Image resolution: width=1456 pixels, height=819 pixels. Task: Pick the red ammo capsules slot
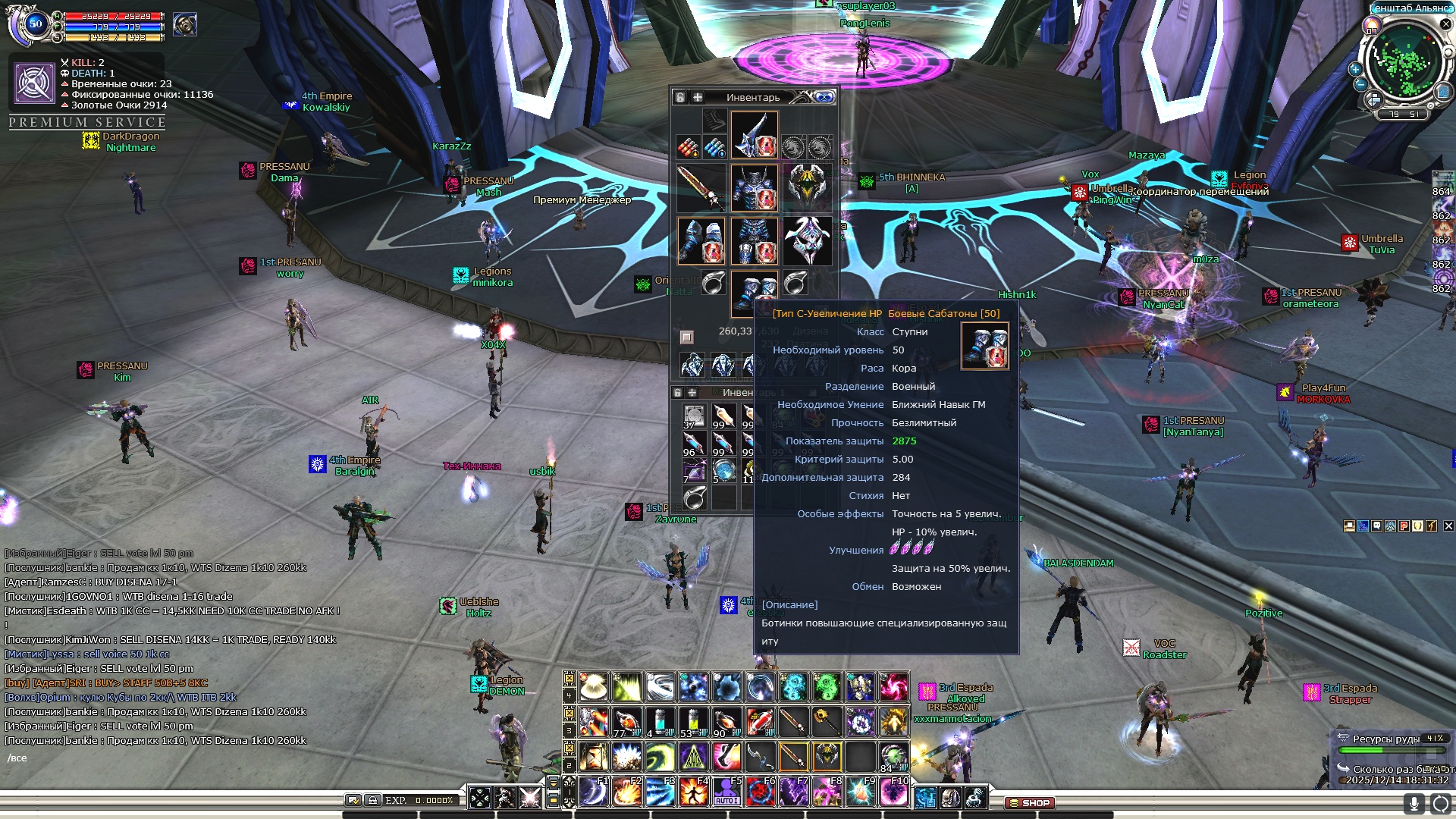click(688, 147)
